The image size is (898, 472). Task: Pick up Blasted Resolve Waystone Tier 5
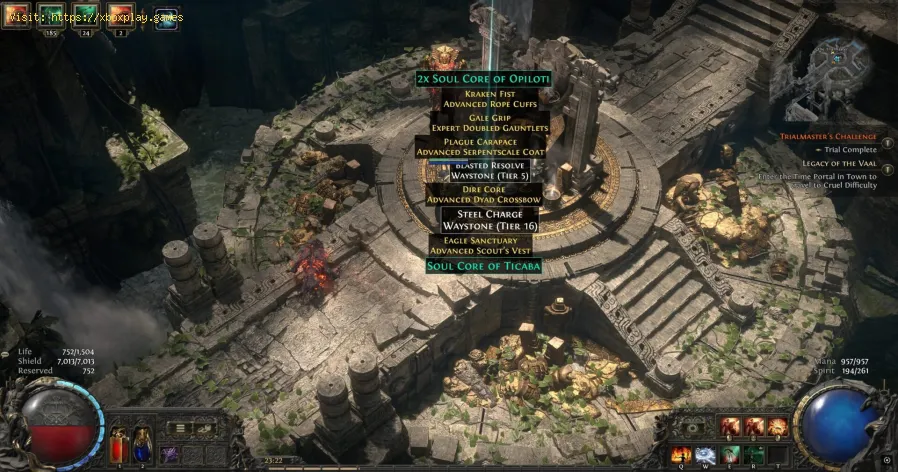pyautogui.click(x=483, y=169)
